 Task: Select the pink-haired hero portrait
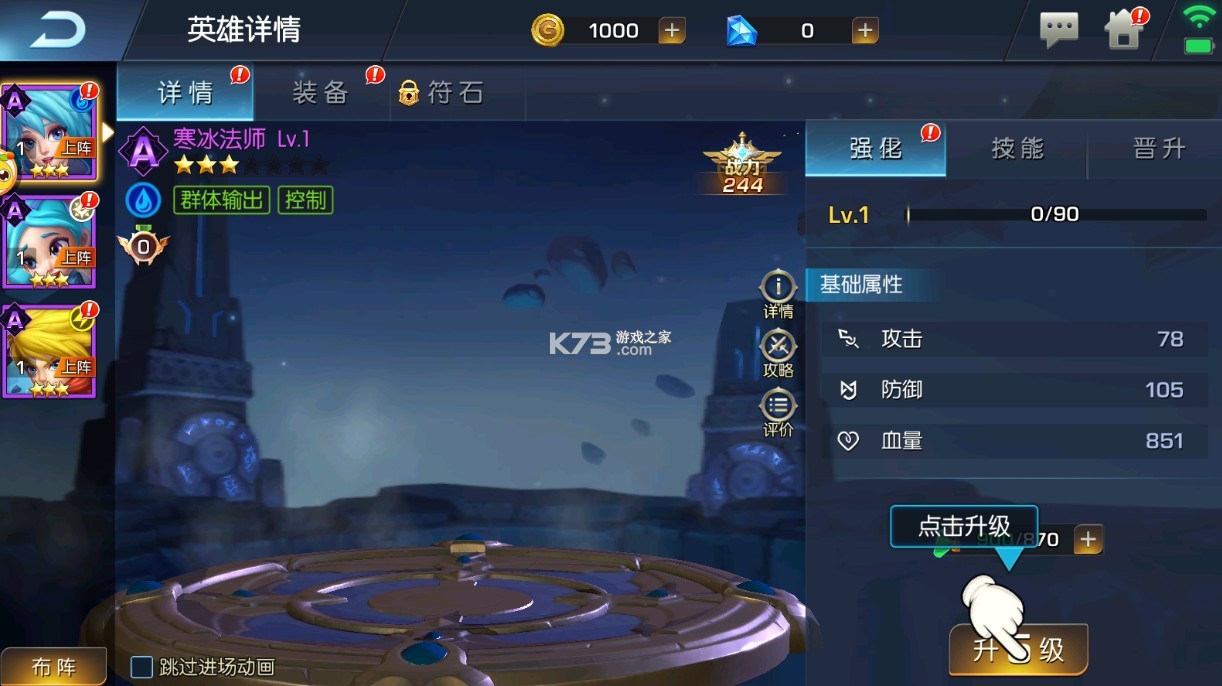[x=49, y=132]
